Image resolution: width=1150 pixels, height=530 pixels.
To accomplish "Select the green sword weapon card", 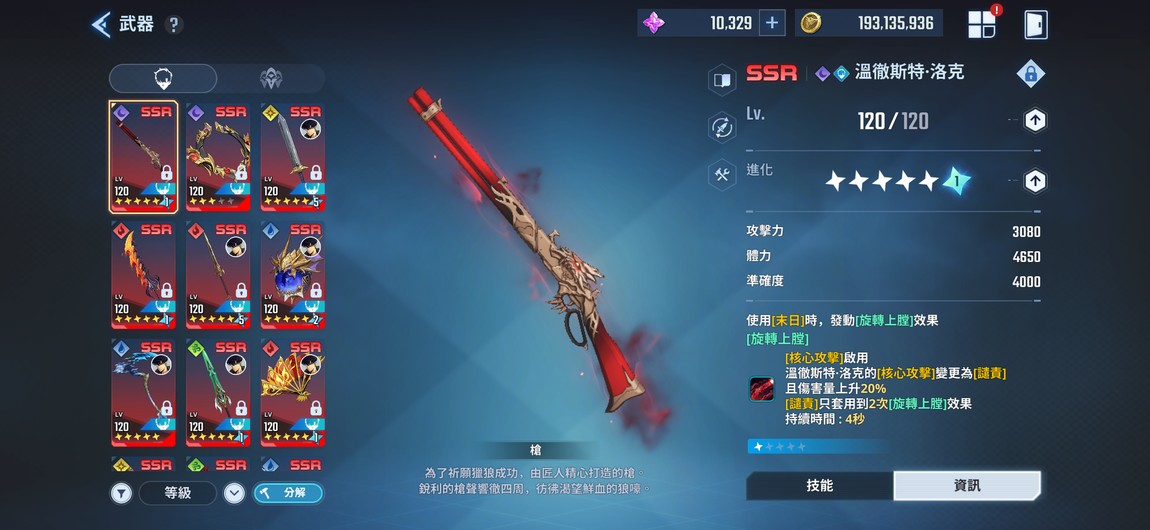I will click(x=218, y=392).
